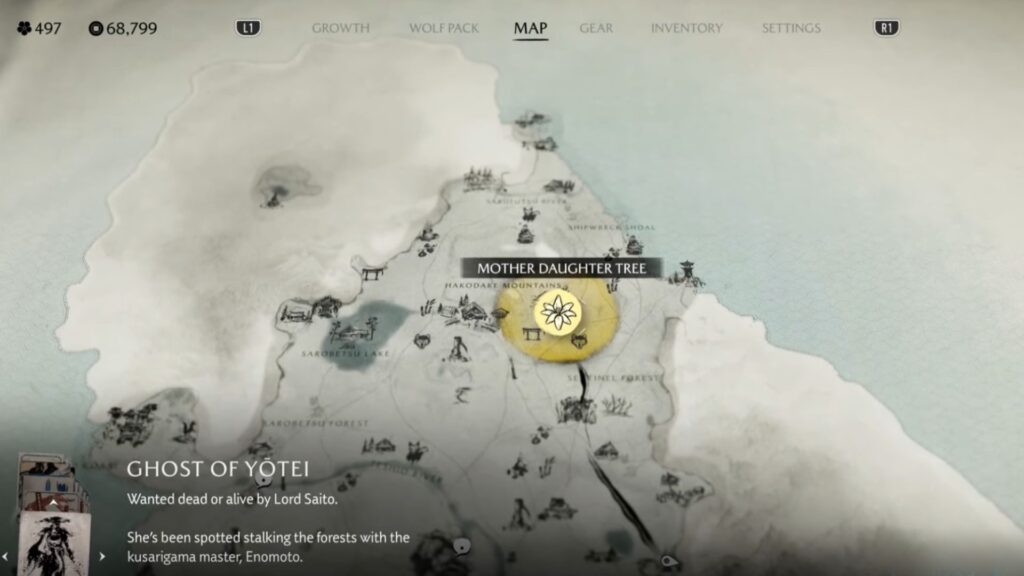Pick the pagoda tower marker on the east coast
Viewport: 1024px width, 576px height.
tap(690, 271)
